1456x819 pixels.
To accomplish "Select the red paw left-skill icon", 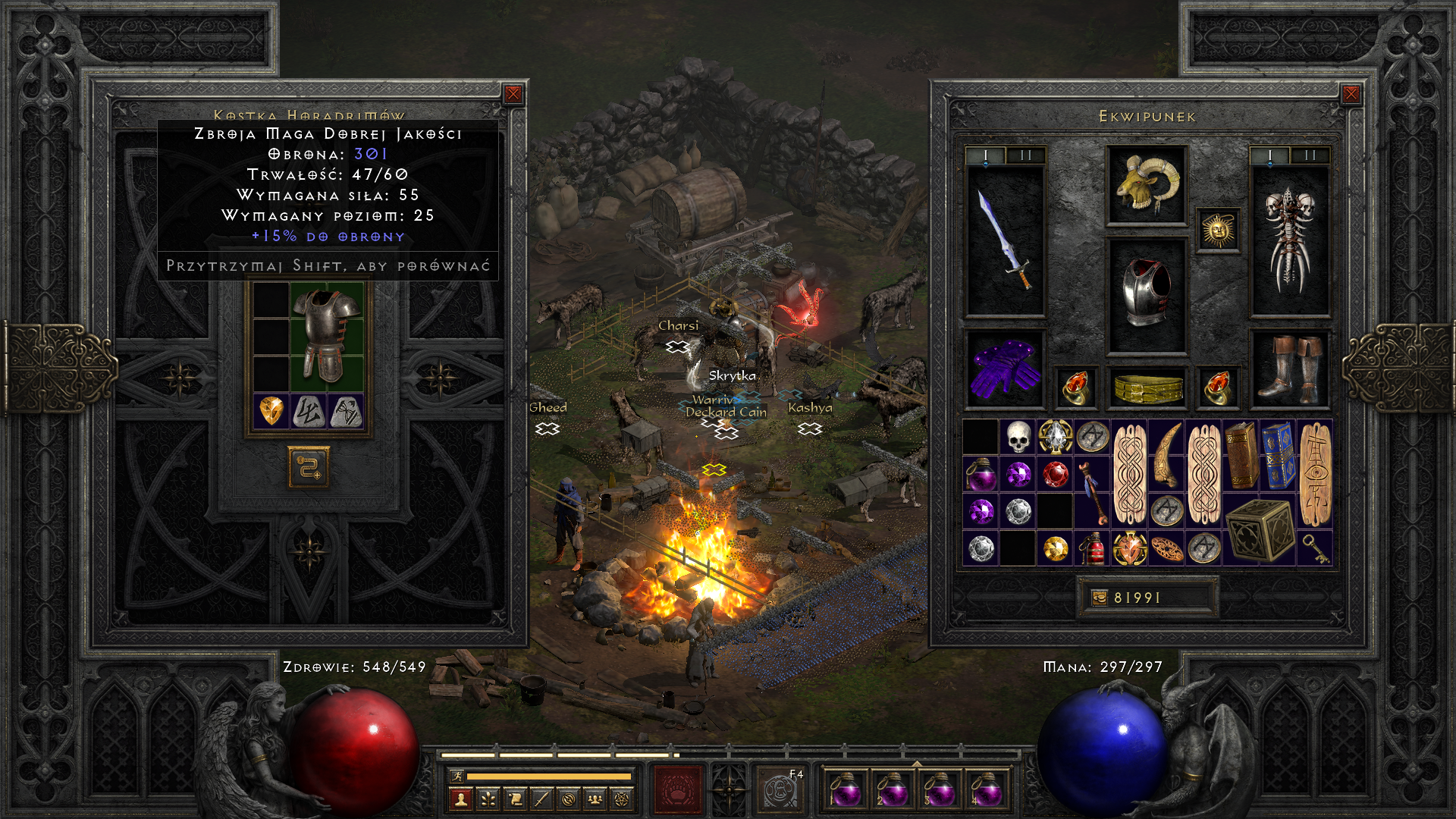I will (679, 789).
